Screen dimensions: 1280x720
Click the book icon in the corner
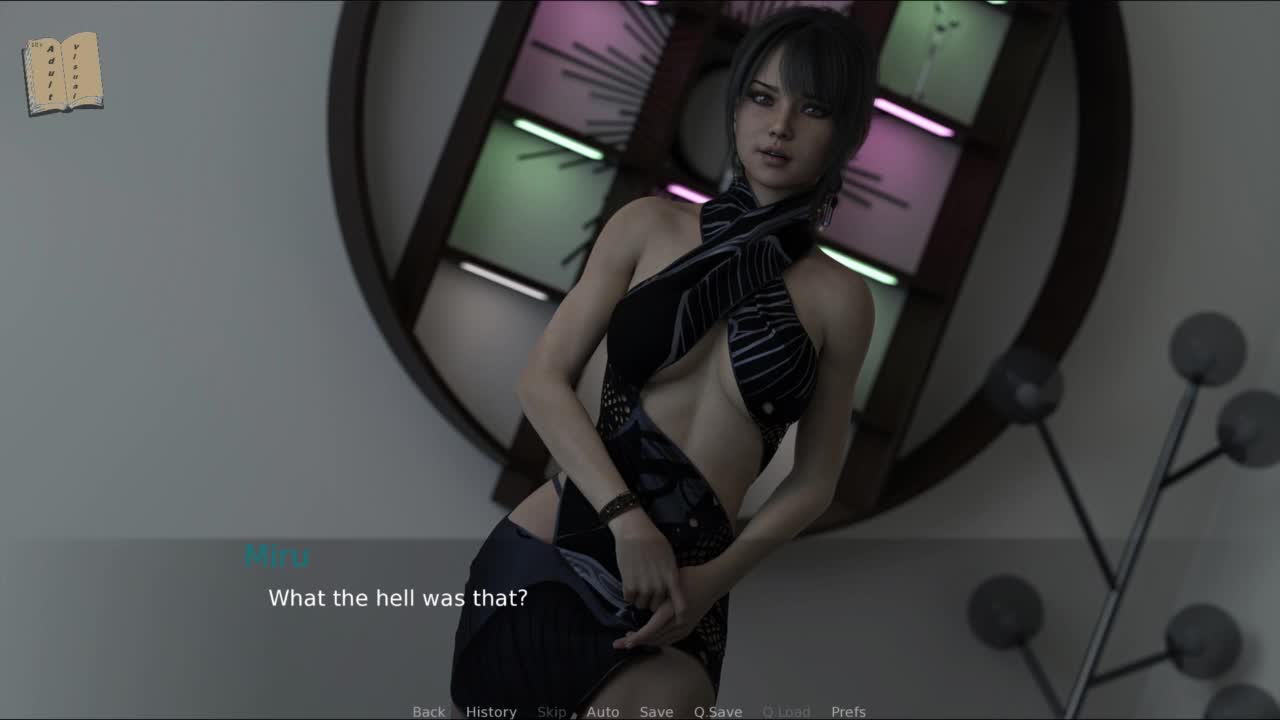coord(62,73)
